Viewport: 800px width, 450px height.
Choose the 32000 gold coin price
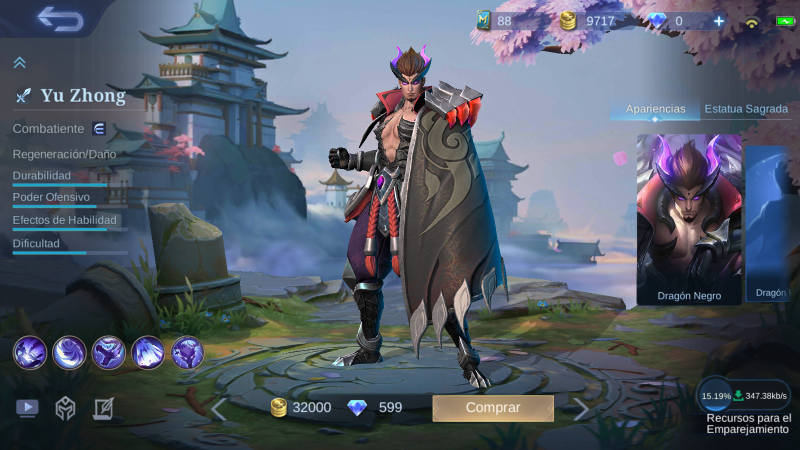[301, 407]
